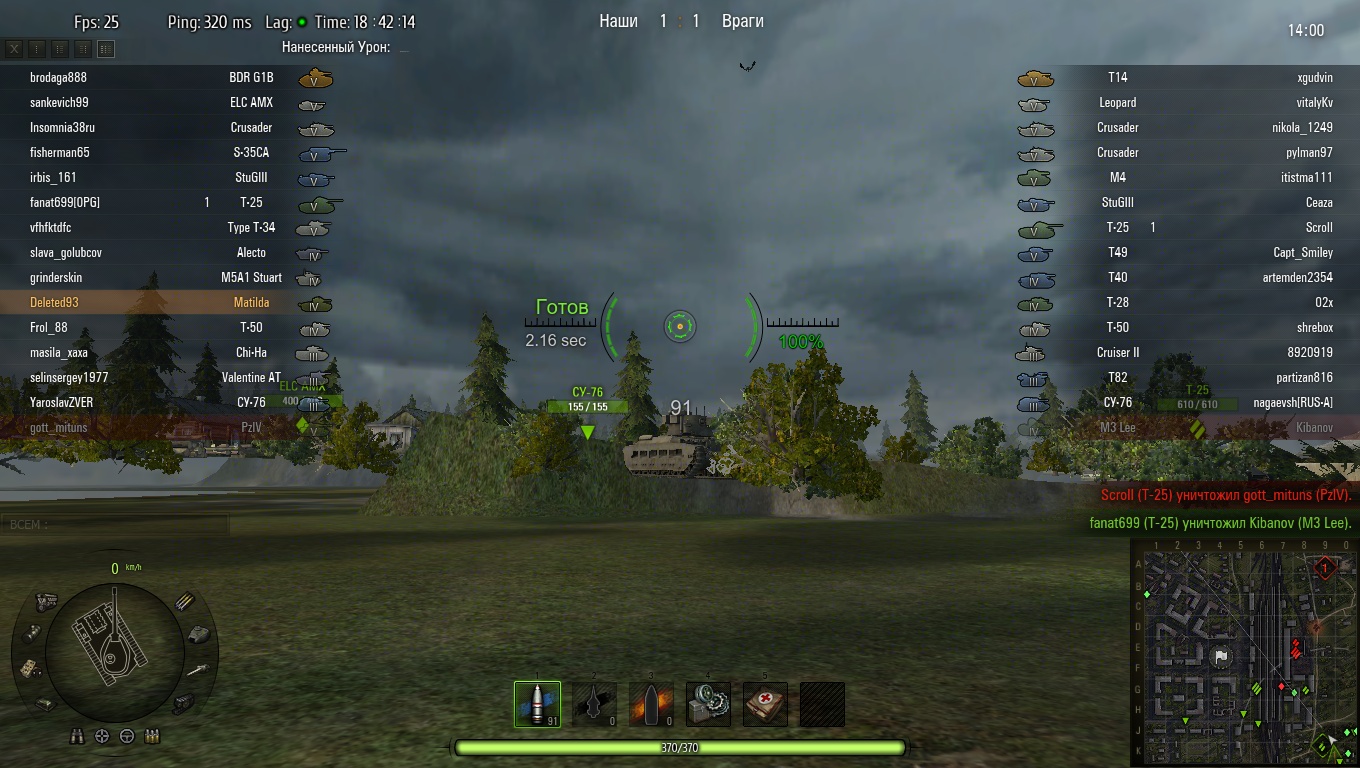Select the armor-piercing shell slot with 91 rounds
The width and height of the screenshot is (1360, 768).
[537, 704]
